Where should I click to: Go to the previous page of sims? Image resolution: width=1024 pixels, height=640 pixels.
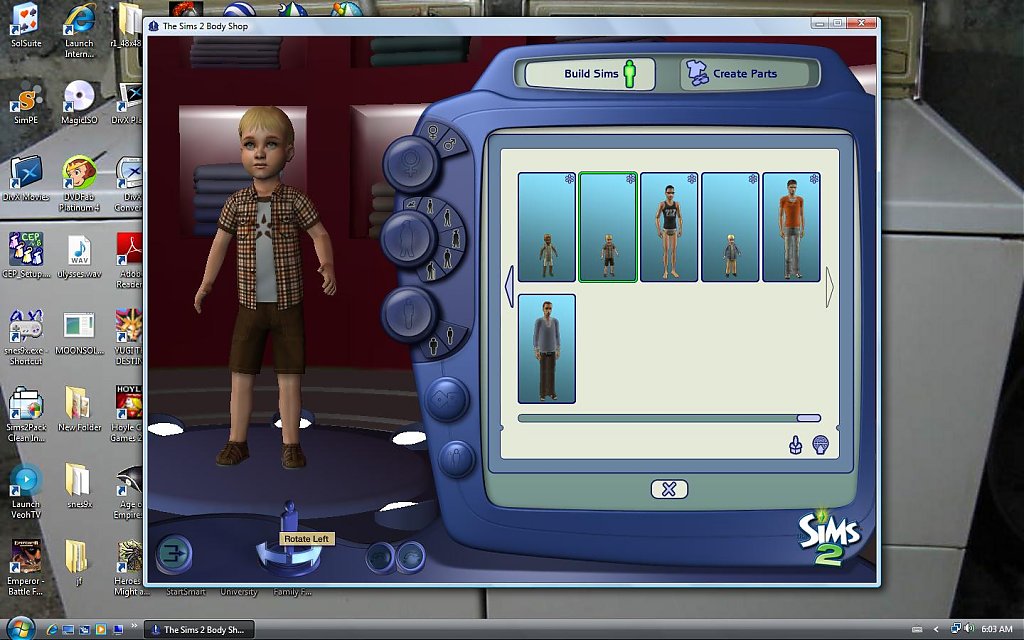click(508, 286)
